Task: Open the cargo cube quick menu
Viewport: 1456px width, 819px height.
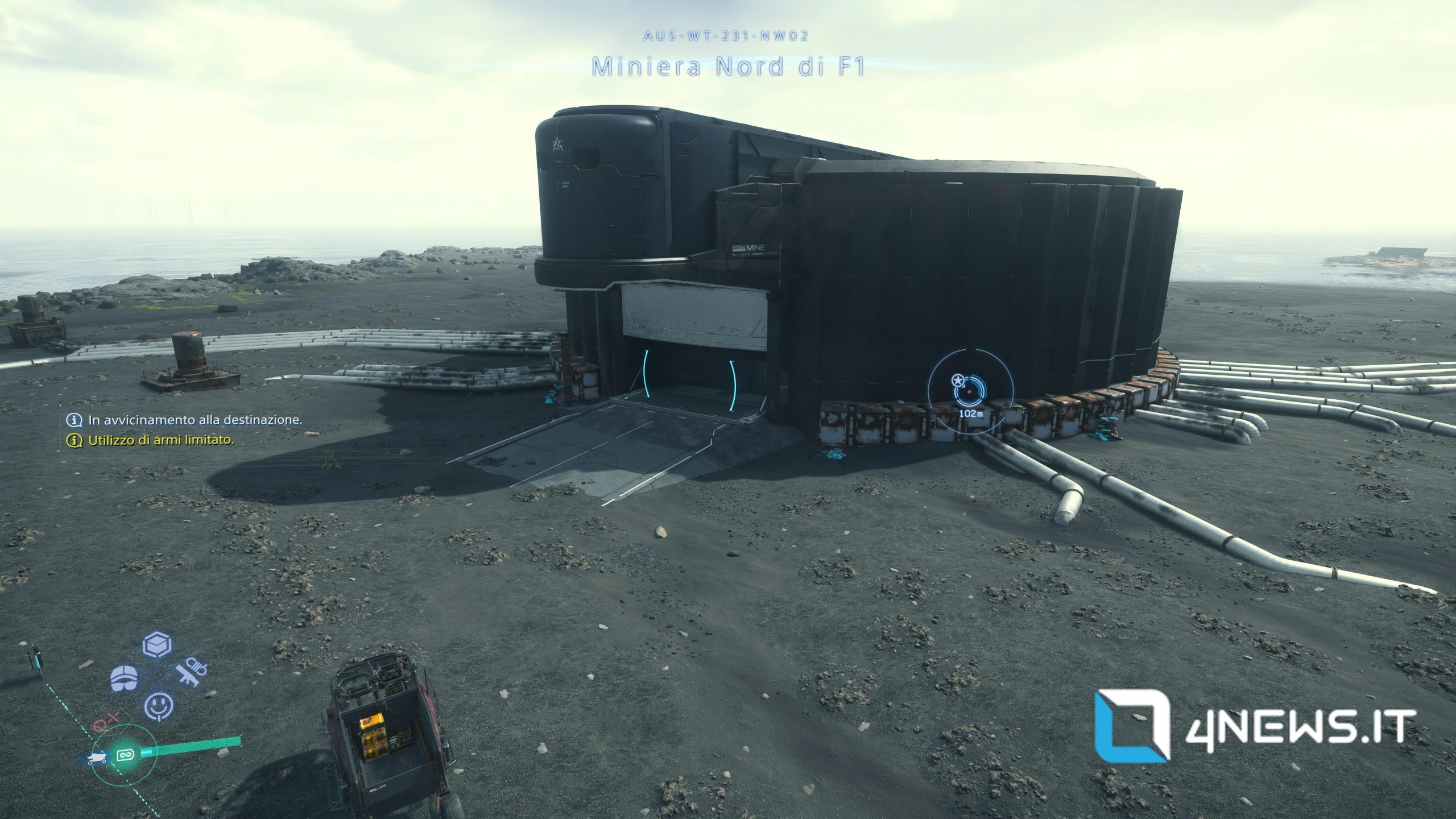Action: (x=157, y=646)
